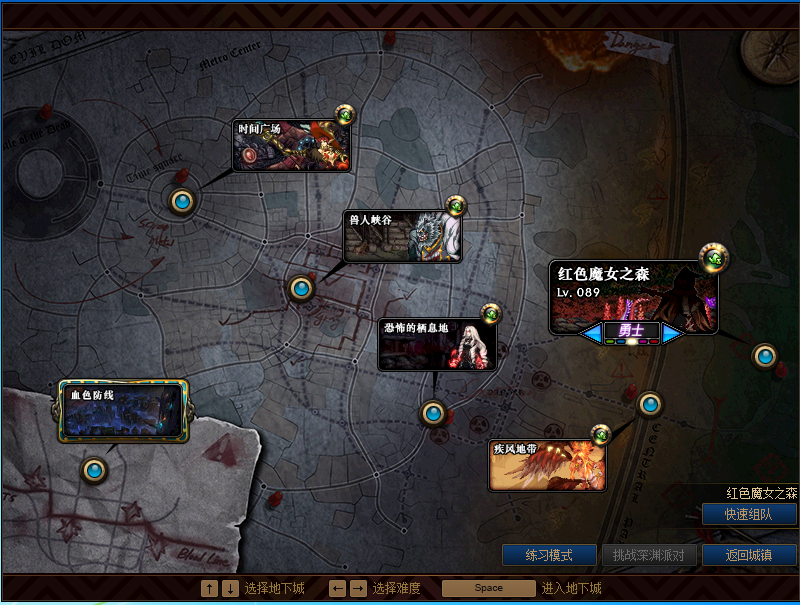The height and width of the screenshot is (605, 800).
Task: Start 练习模式 practice mode
Action: 549,554
